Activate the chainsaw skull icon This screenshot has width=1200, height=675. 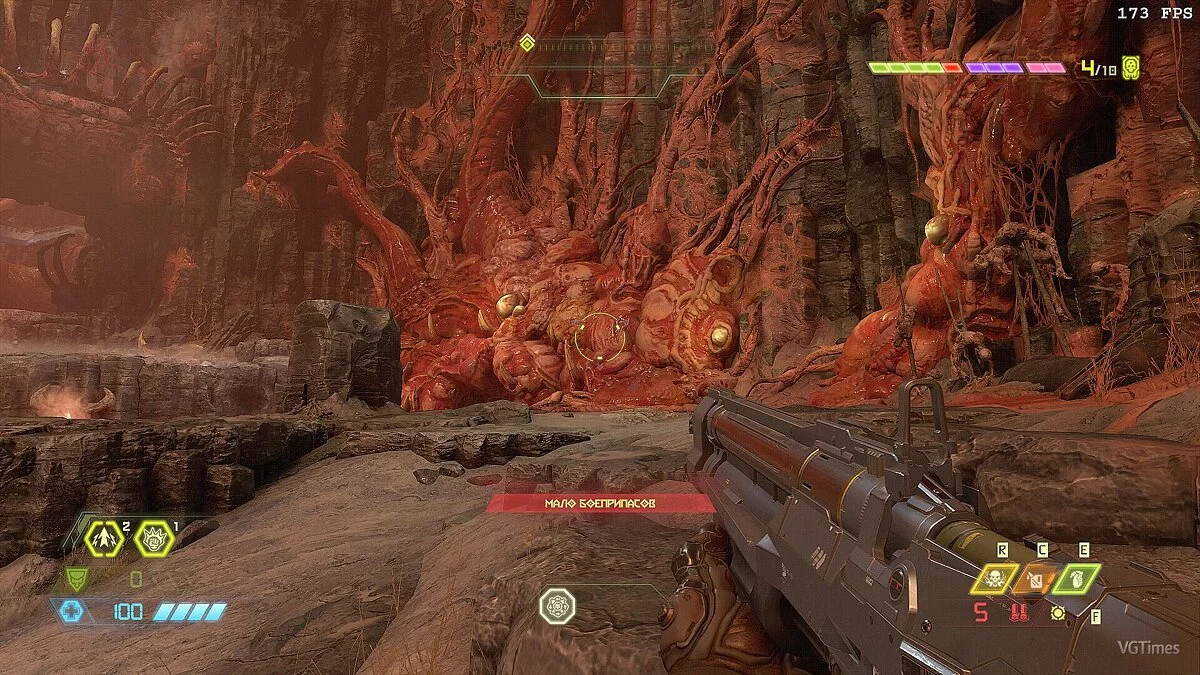coord(994,578)
